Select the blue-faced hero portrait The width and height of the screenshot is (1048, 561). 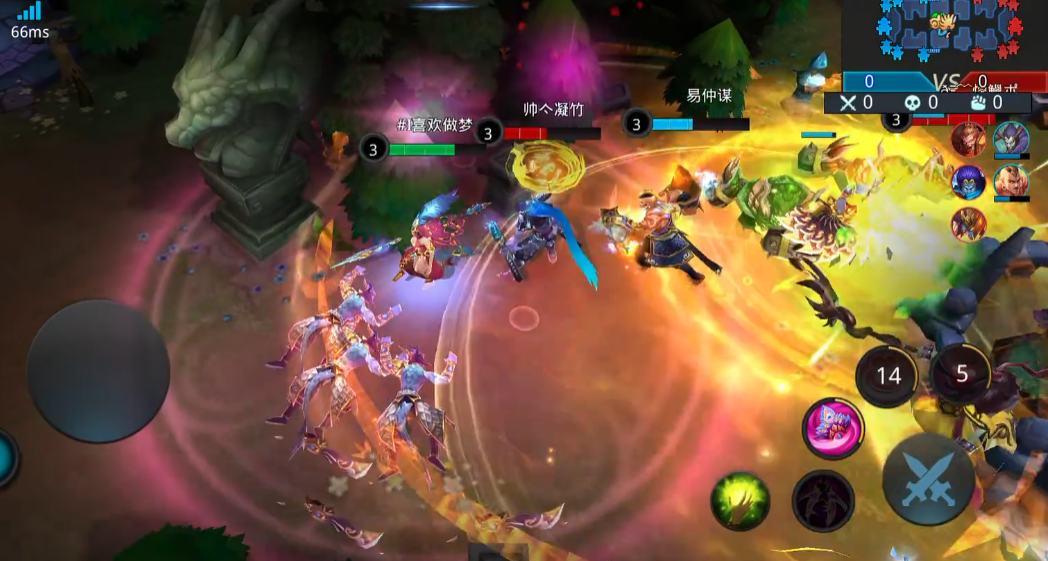click(x=968, y=181)
